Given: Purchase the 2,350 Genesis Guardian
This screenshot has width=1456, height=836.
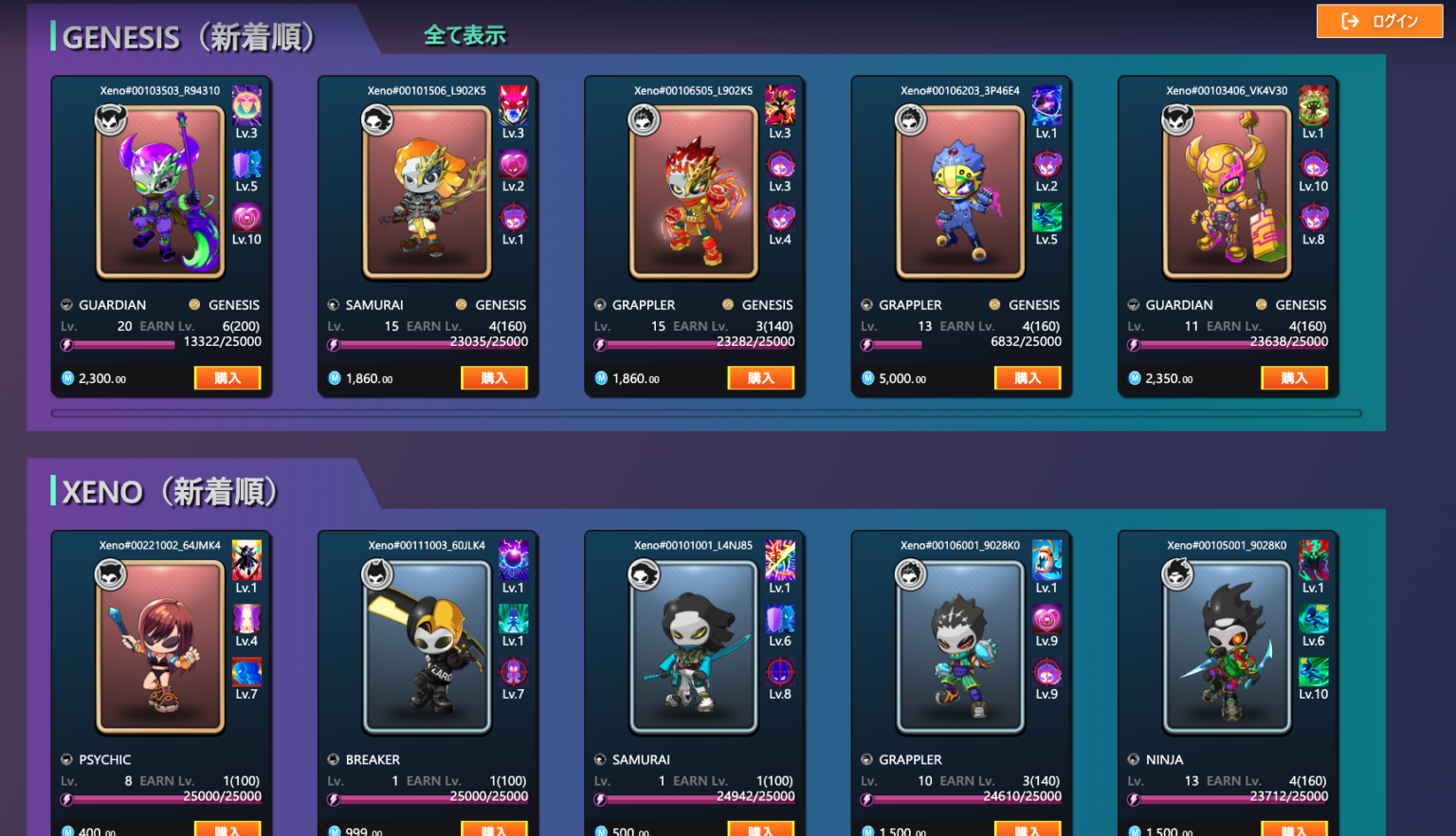Looking at the screenshot, I should point(1294,378).
